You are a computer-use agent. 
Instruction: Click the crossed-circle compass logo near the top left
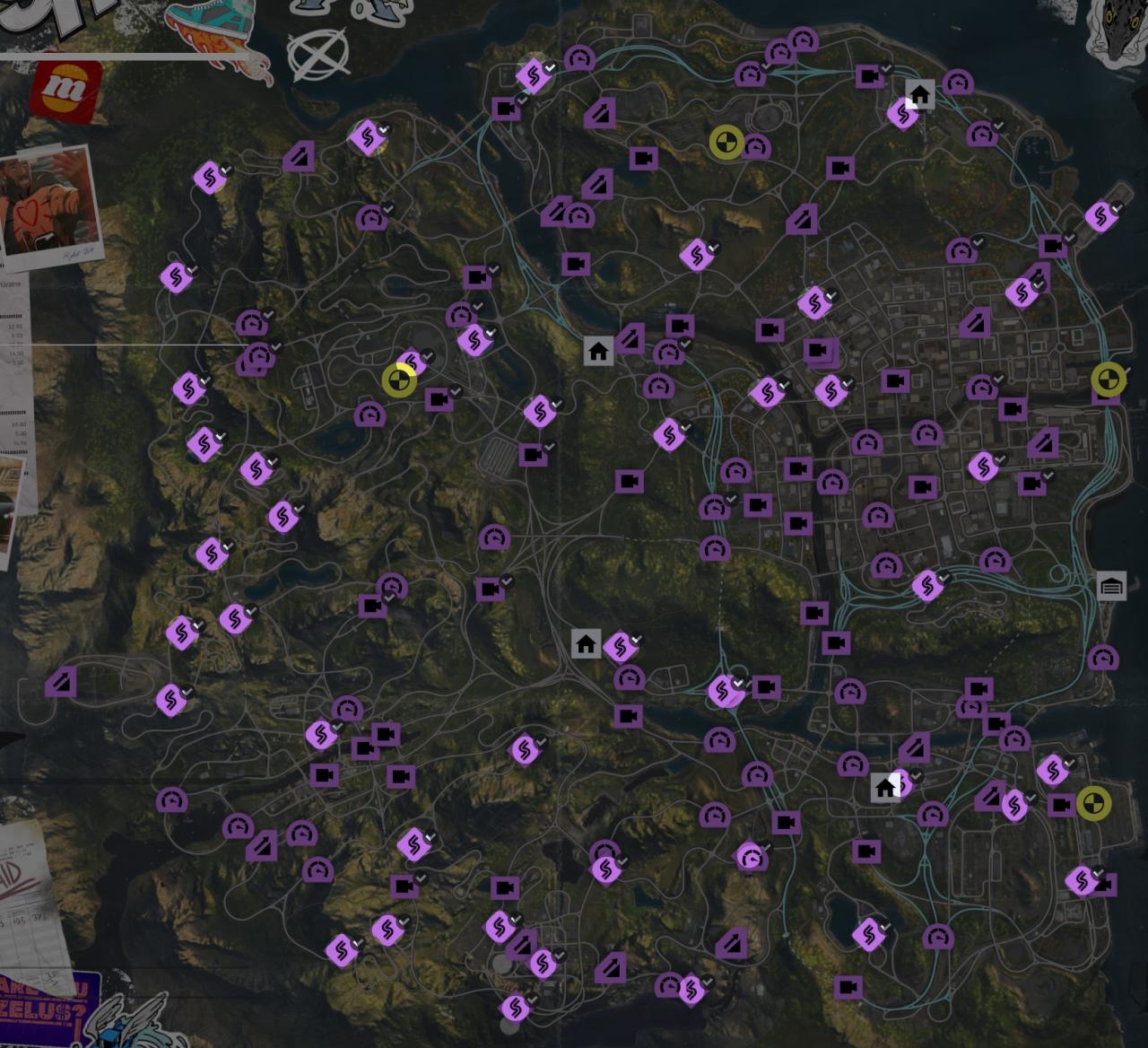319,54
